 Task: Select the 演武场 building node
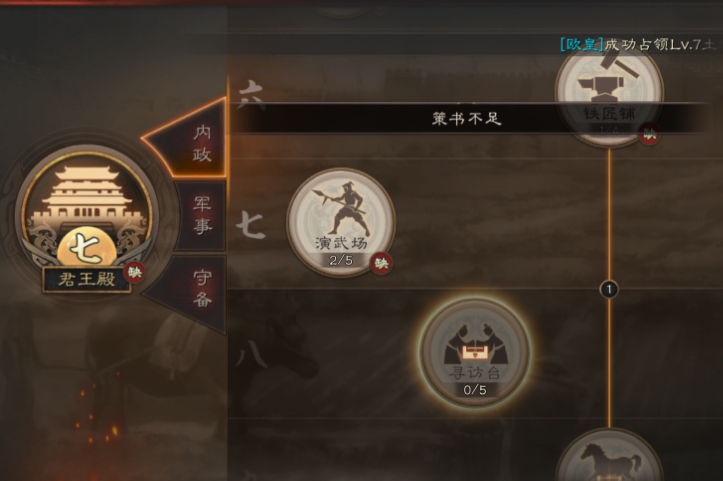pyautogui.click(x=341, y=221)
